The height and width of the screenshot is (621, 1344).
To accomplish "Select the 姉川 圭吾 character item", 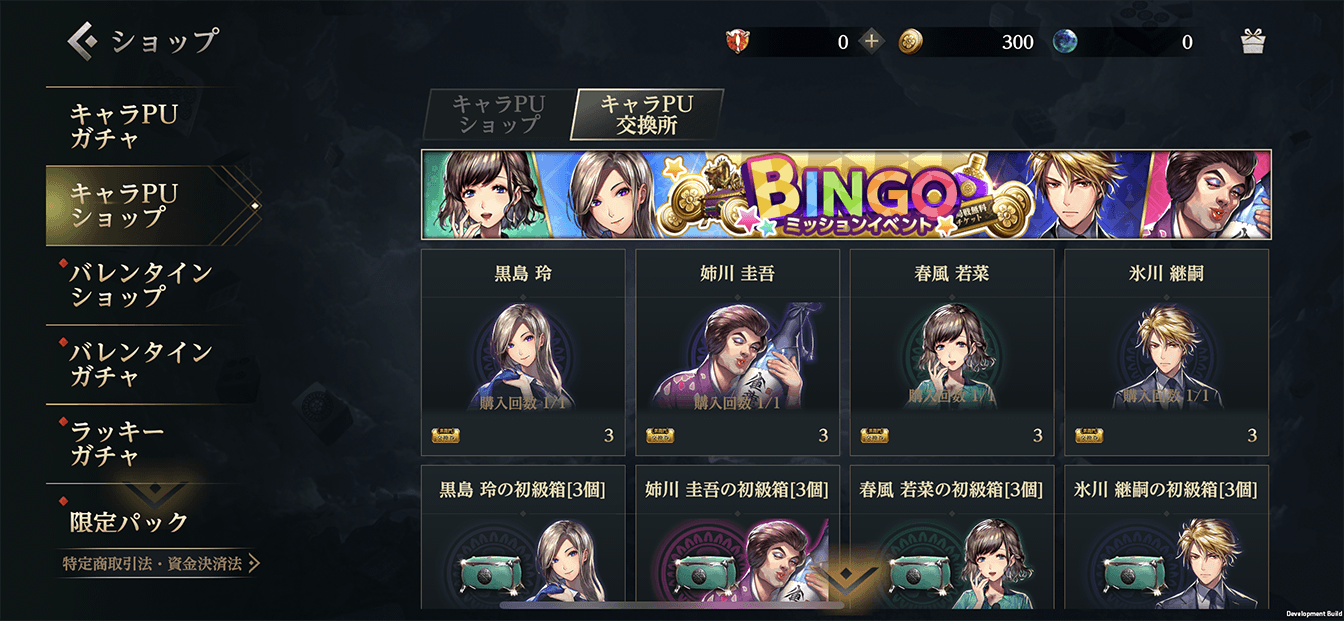I will (737, 352).
